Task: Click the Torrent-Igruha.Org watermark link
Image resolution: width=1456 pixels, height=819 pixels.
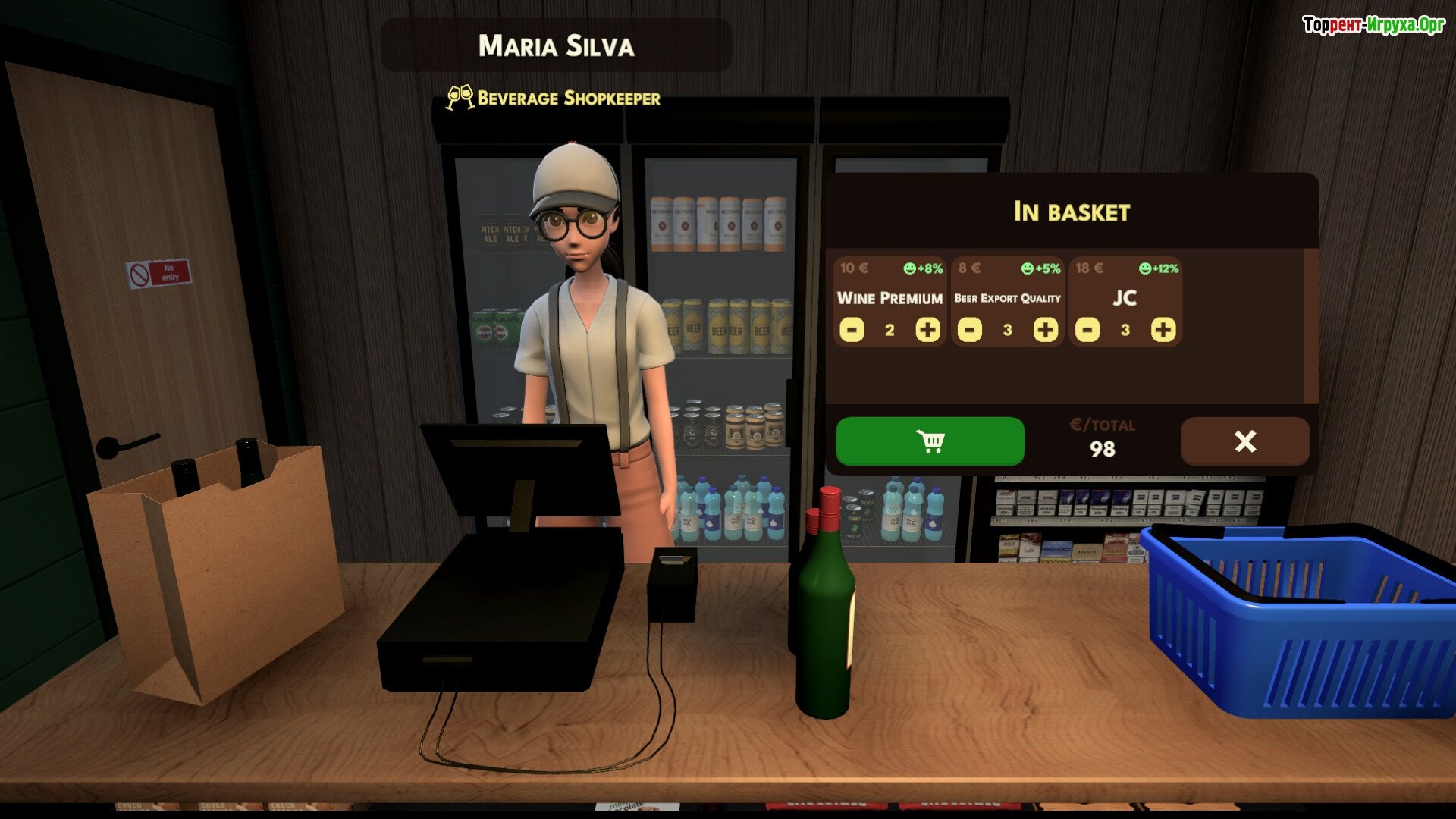Action: [x=1373, y=25]
